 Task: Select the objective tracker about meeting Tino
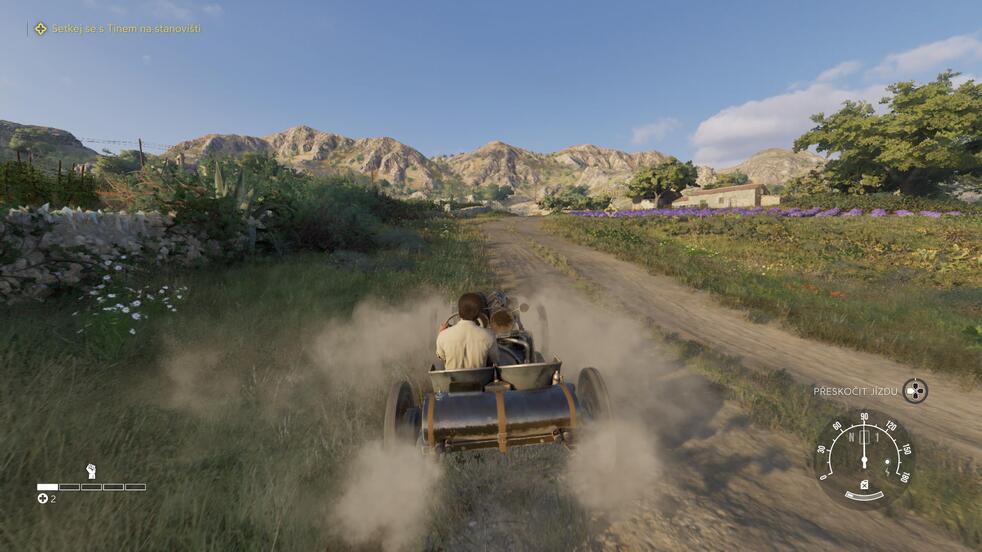click(x=118, y=29)
